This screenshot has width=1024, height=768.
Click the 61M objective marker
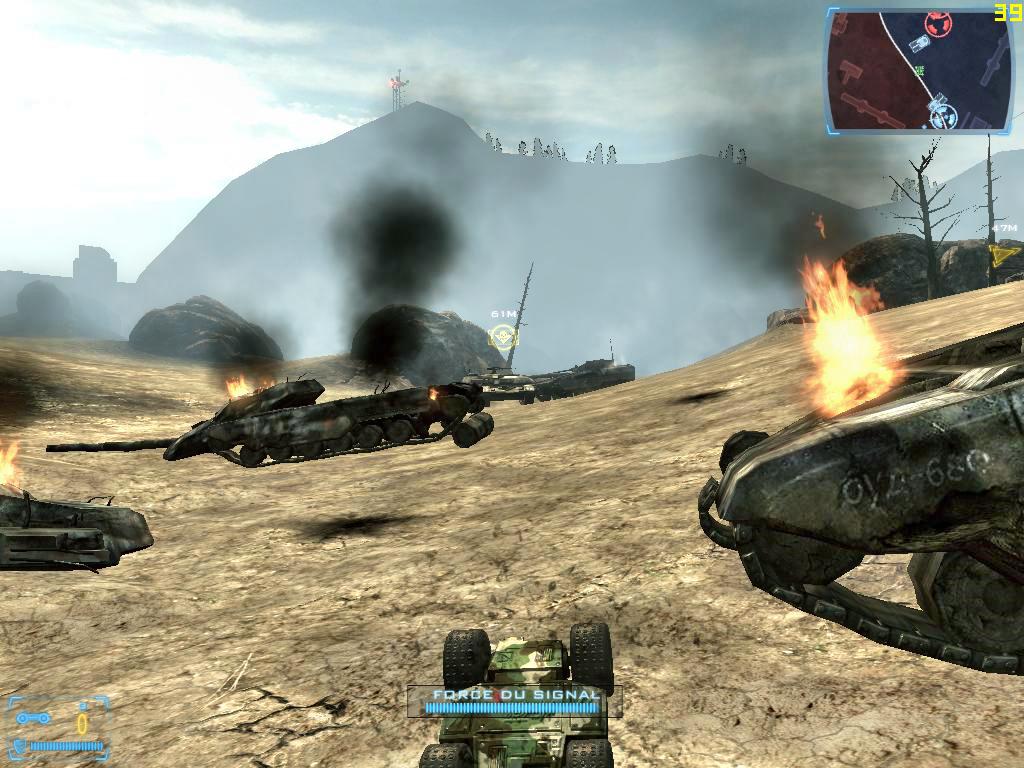coord(503,335)
